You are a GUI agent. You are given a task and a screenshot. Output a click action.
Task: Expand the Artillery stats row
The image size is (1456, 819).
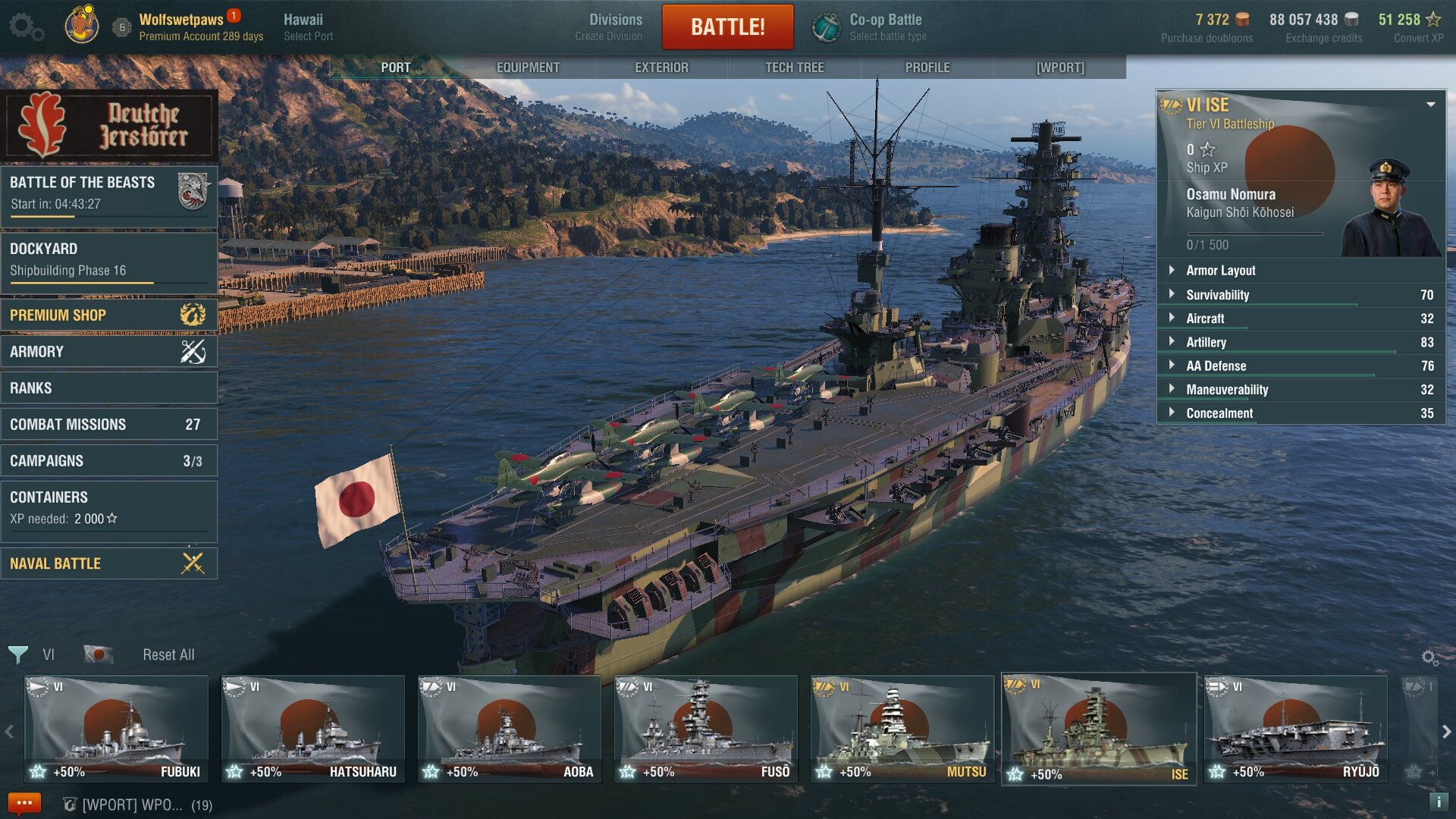(x=1206, y=342)
